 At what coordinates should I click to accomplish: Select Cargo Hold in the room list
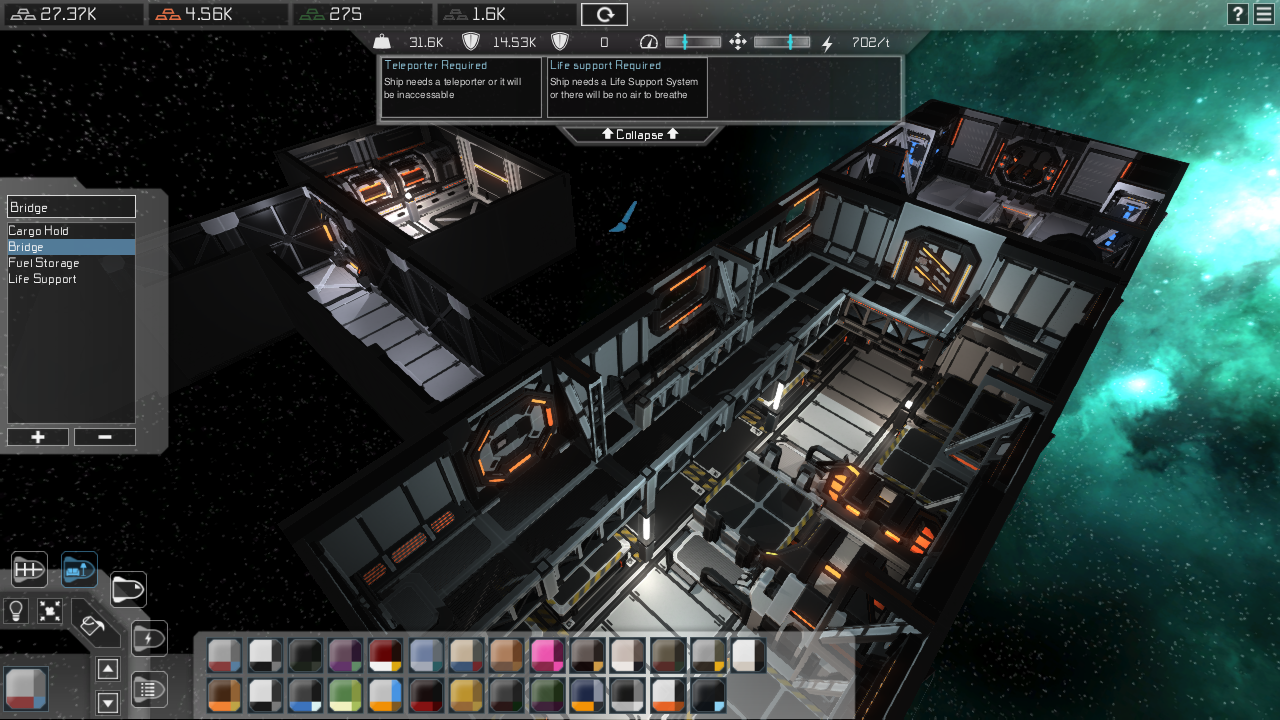pyautogui.click(x=38, y=230)
